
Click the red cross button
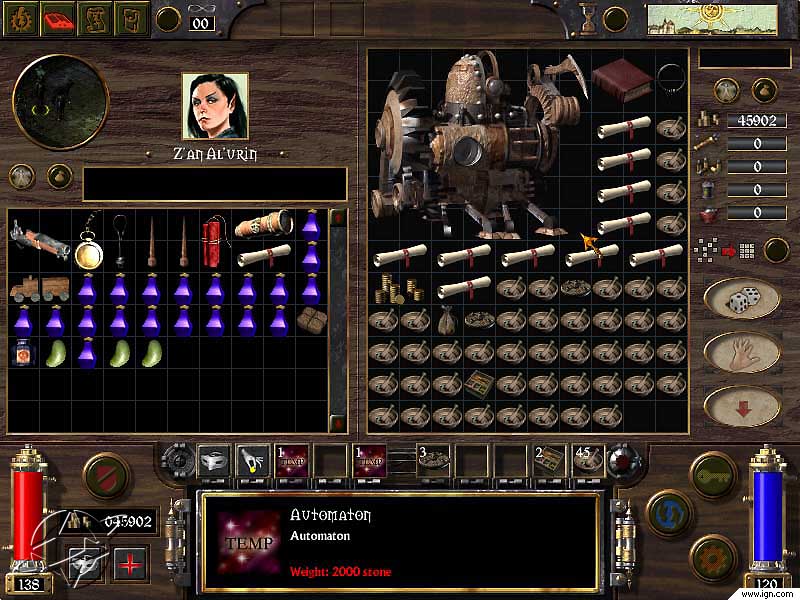[130, 563]
